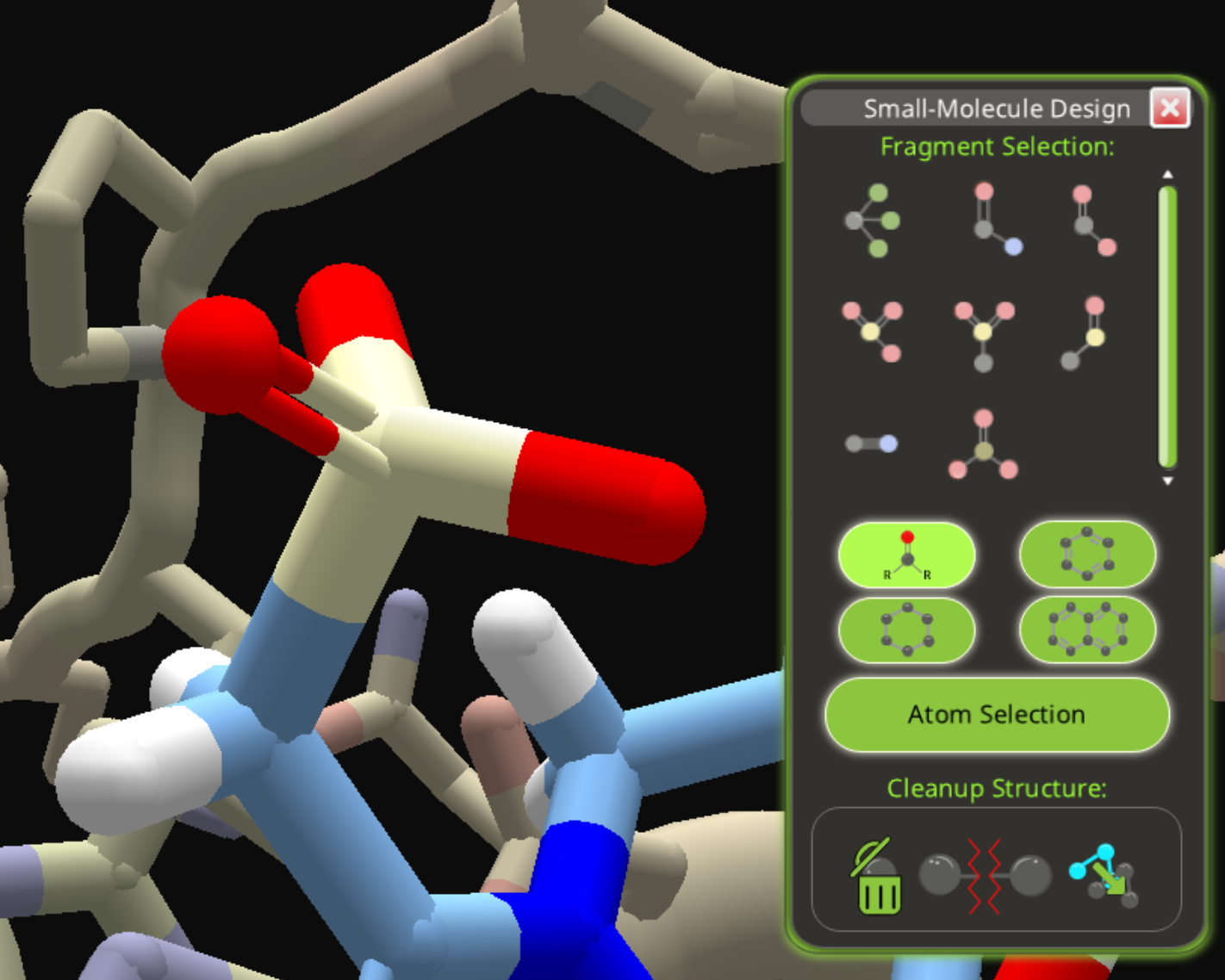The width and height of the screenshot is (1225, 980).
Task: Click the fragment list scroll-down arrow
Action: (x=1167, y=481)
